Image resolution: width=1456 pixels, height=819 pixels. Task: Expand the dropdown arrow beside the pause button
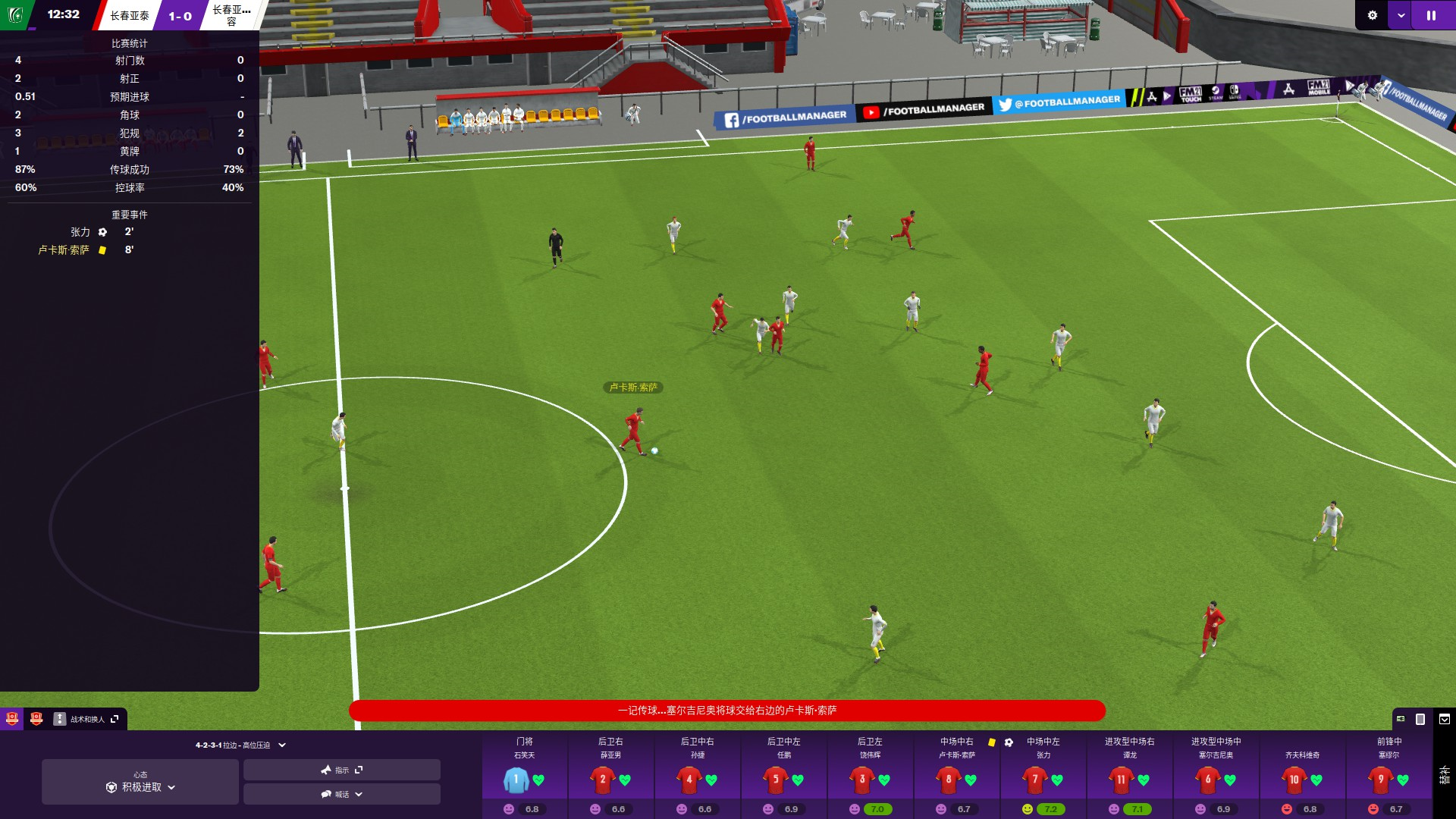(x=1401, y=15)
